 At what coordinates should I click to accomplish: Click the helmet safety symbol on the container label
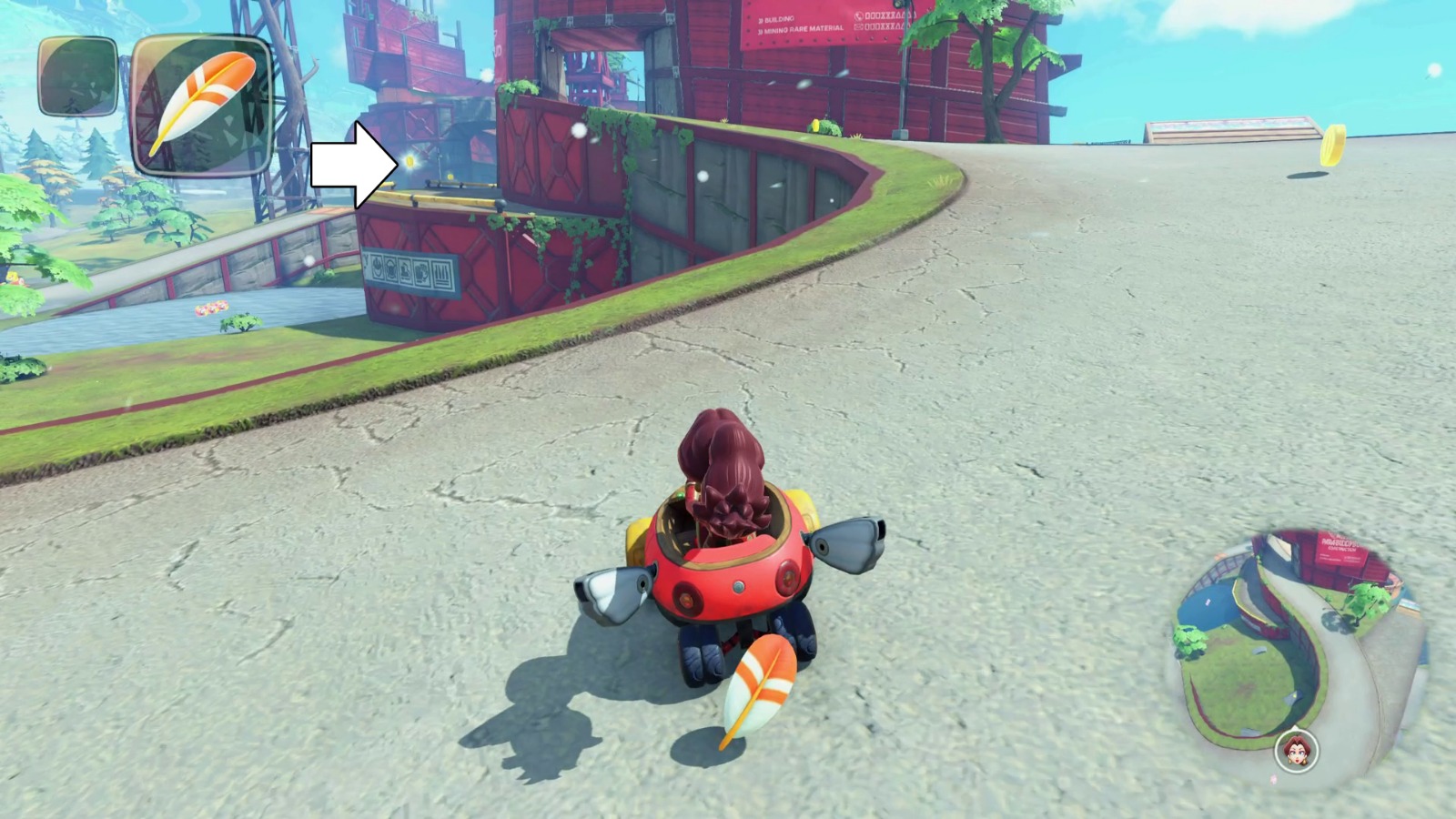391,269
